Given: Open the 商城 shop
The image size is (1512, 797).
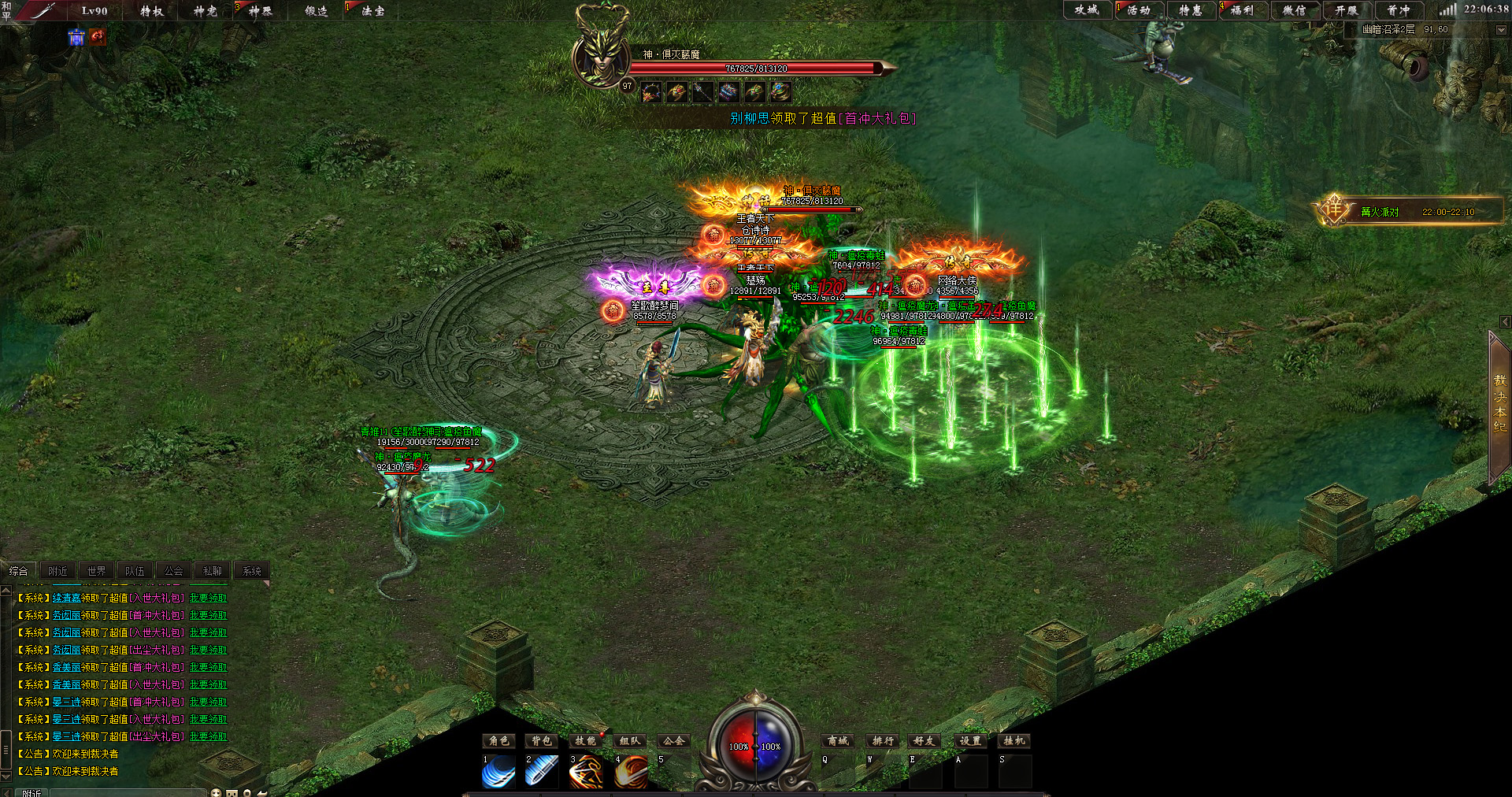Looking at the screenshot, I should tap(838, 741).
